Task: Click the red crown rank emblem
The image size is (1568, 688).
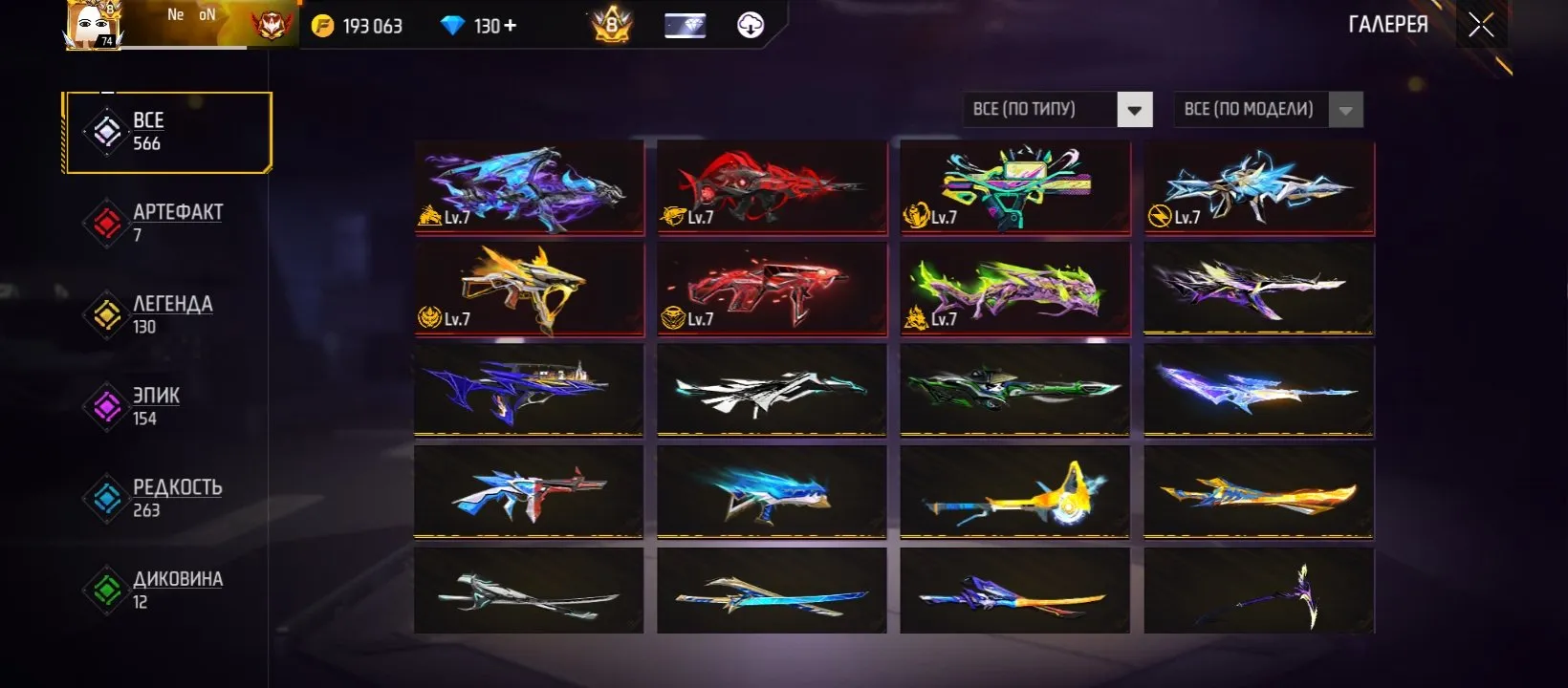Action: [271, 26]
